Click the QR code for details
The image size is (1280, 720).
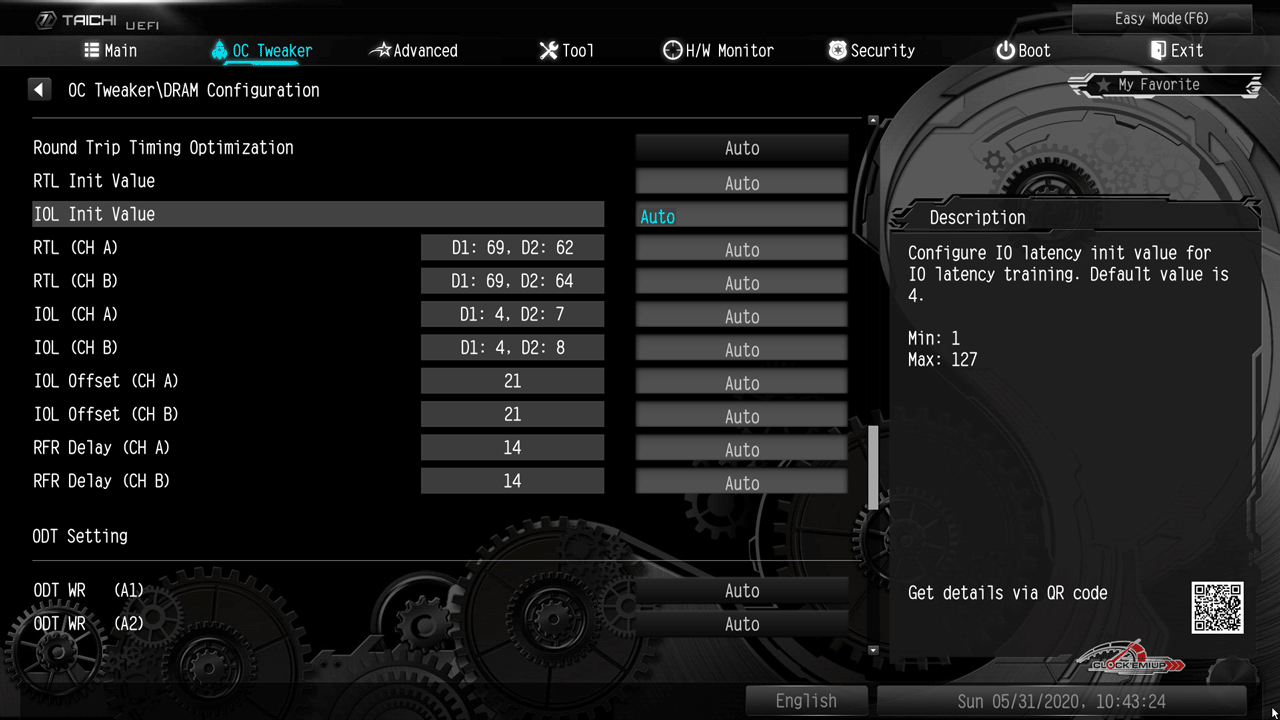[x=1217, y=608]
